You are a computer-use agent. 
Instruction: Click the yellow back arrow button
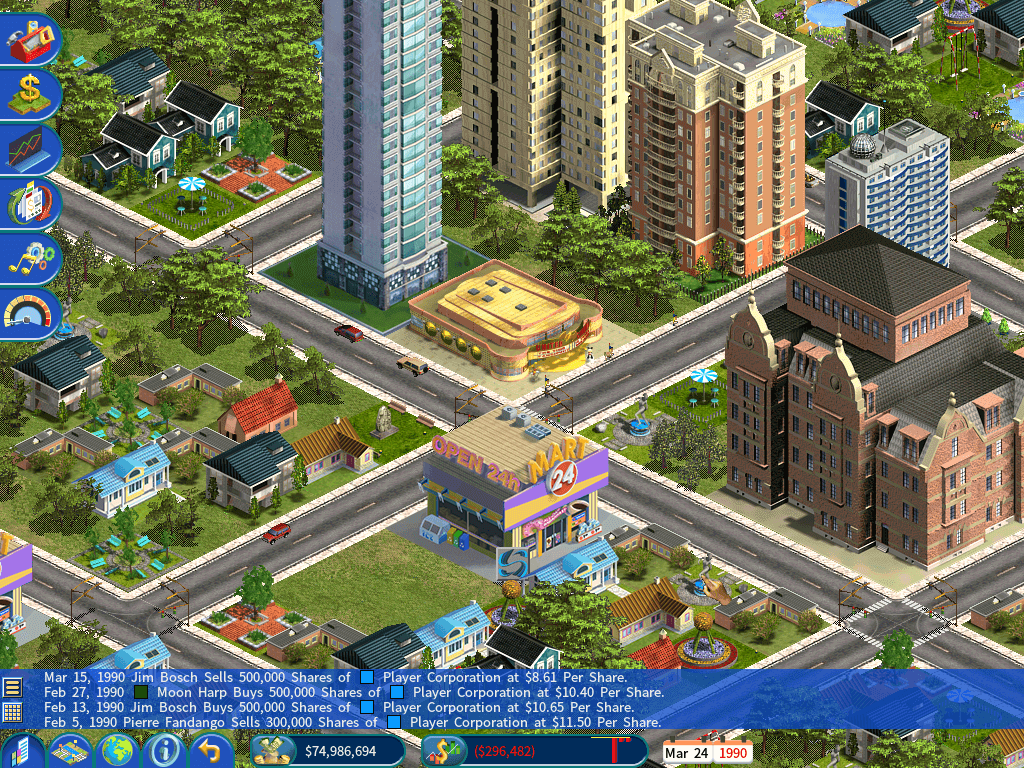click(210, 750)
